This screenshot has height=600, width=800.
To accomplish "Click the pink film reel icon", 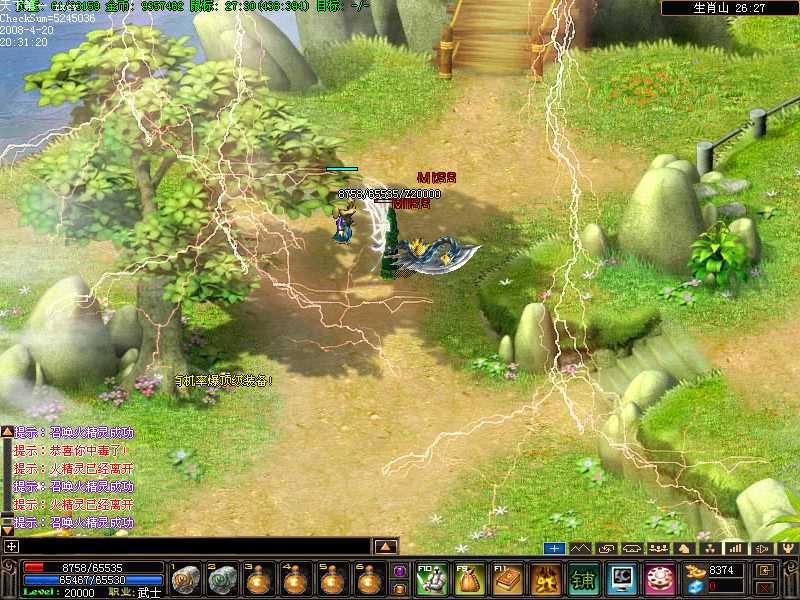I will 660,579.
